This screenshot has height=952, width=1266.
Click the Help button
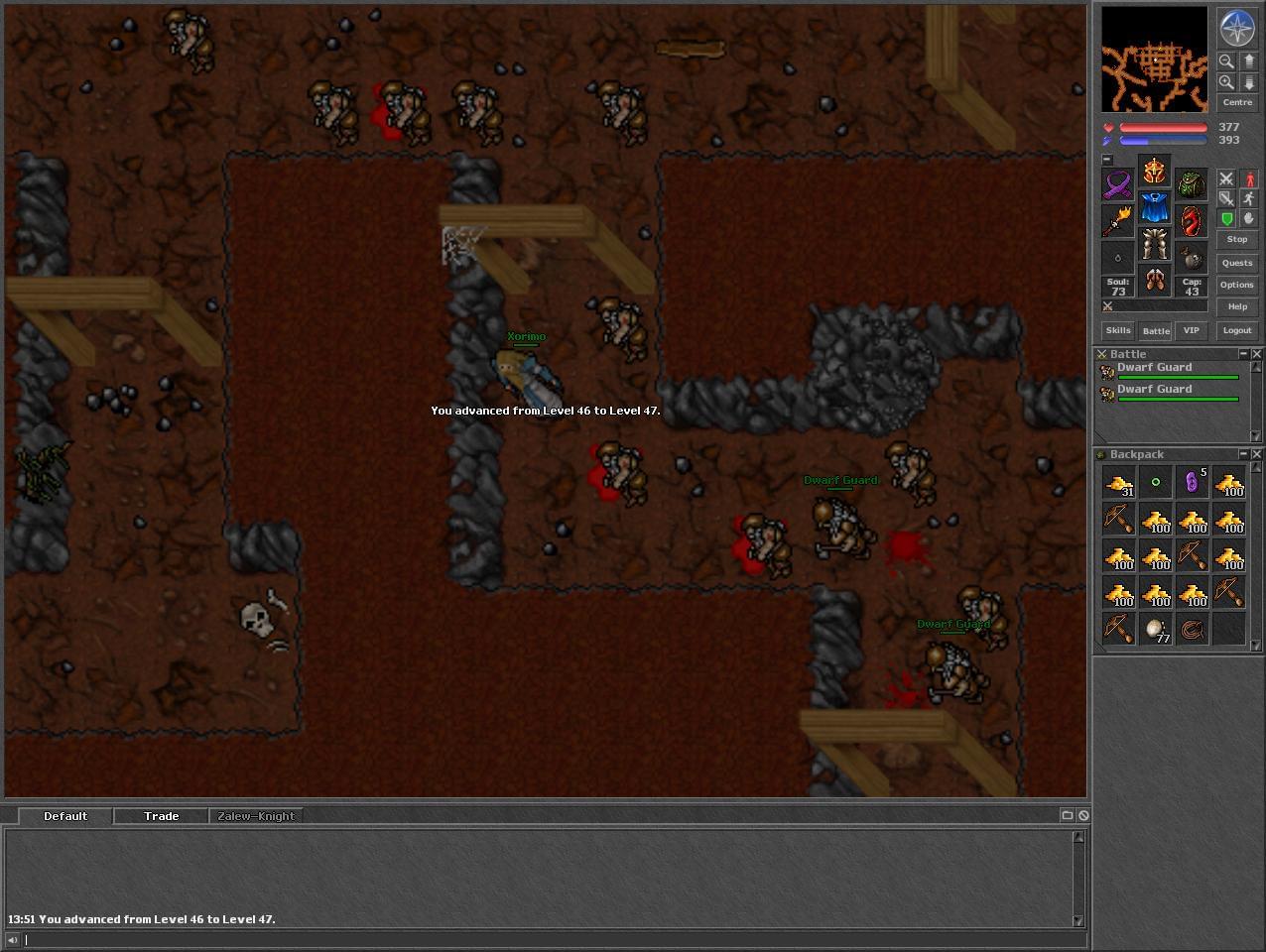1236,306
